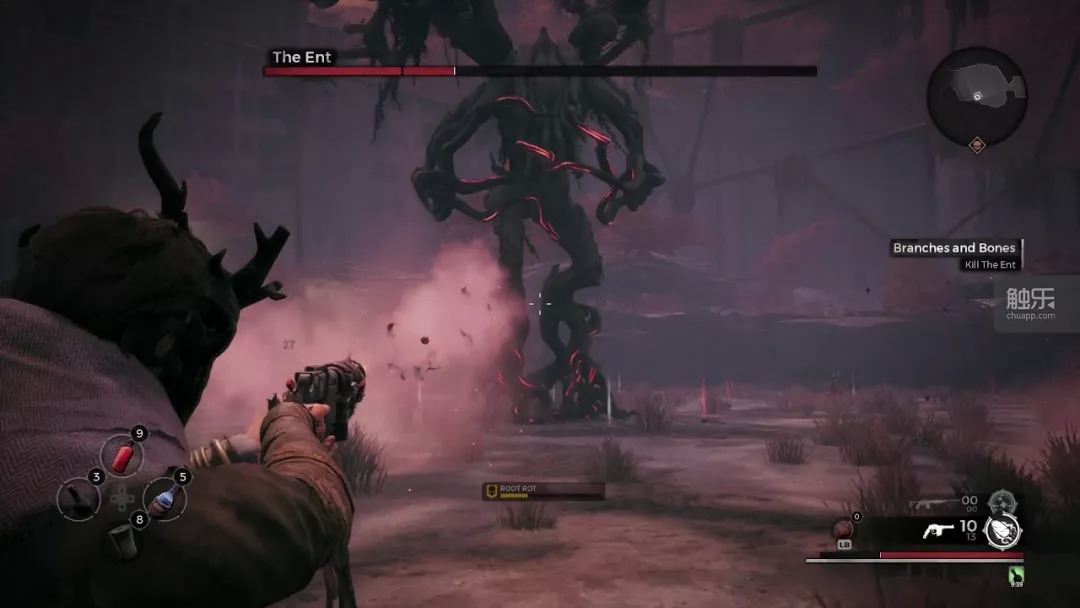
Task: Select the dark bottle quick slot
Action: pos(78,498)
